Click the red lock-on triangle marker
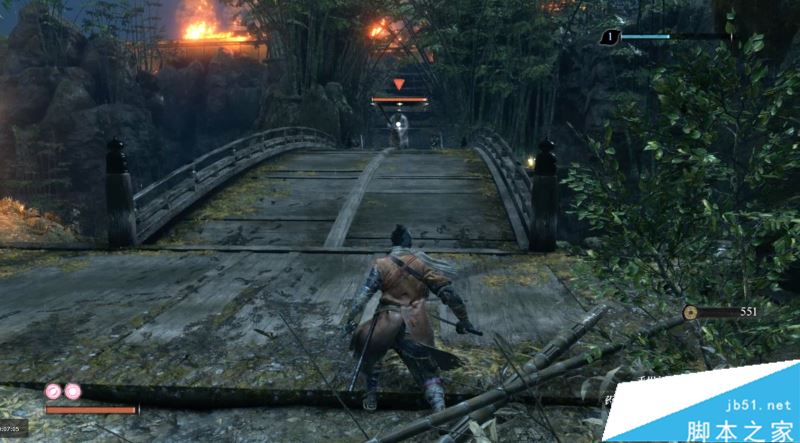The image size is (800, 443). click(399, 85)
